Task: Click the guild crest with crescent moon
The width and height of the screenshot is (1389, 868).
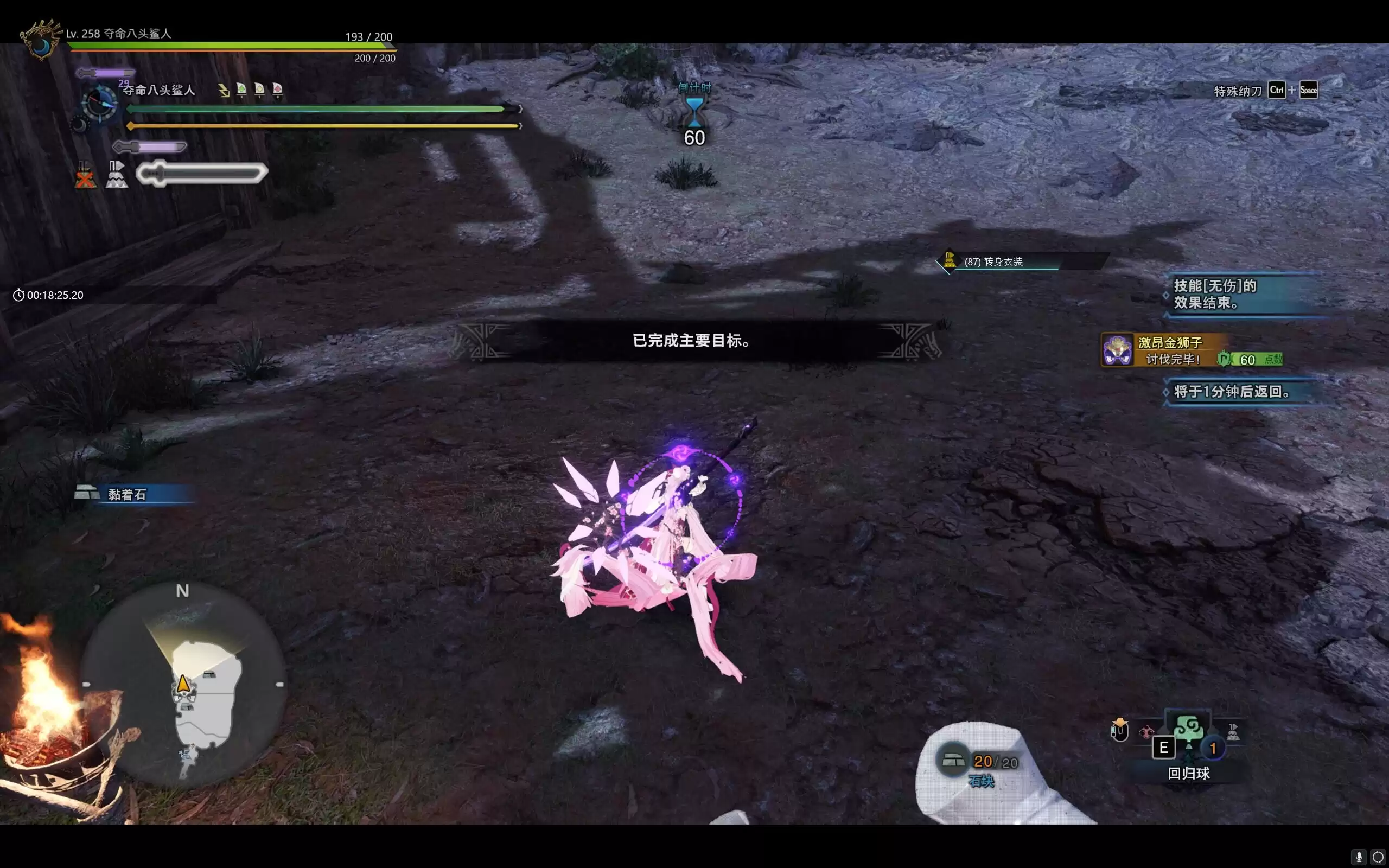Action: pyautogui.click(x=41, y=39)
